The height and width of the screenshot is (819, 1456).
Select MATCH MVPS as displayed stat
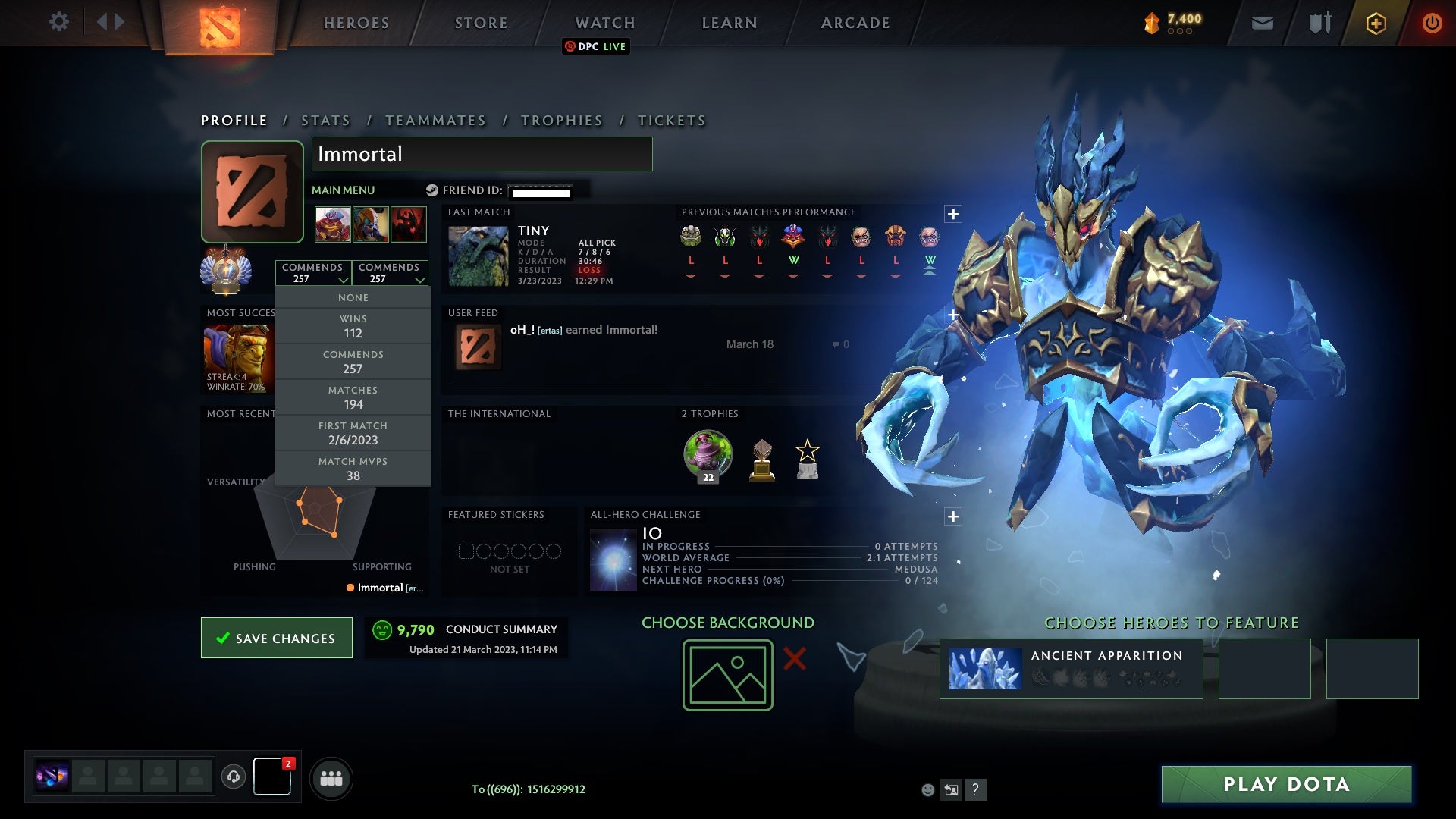pyautogui.click(x=353, y=469)
